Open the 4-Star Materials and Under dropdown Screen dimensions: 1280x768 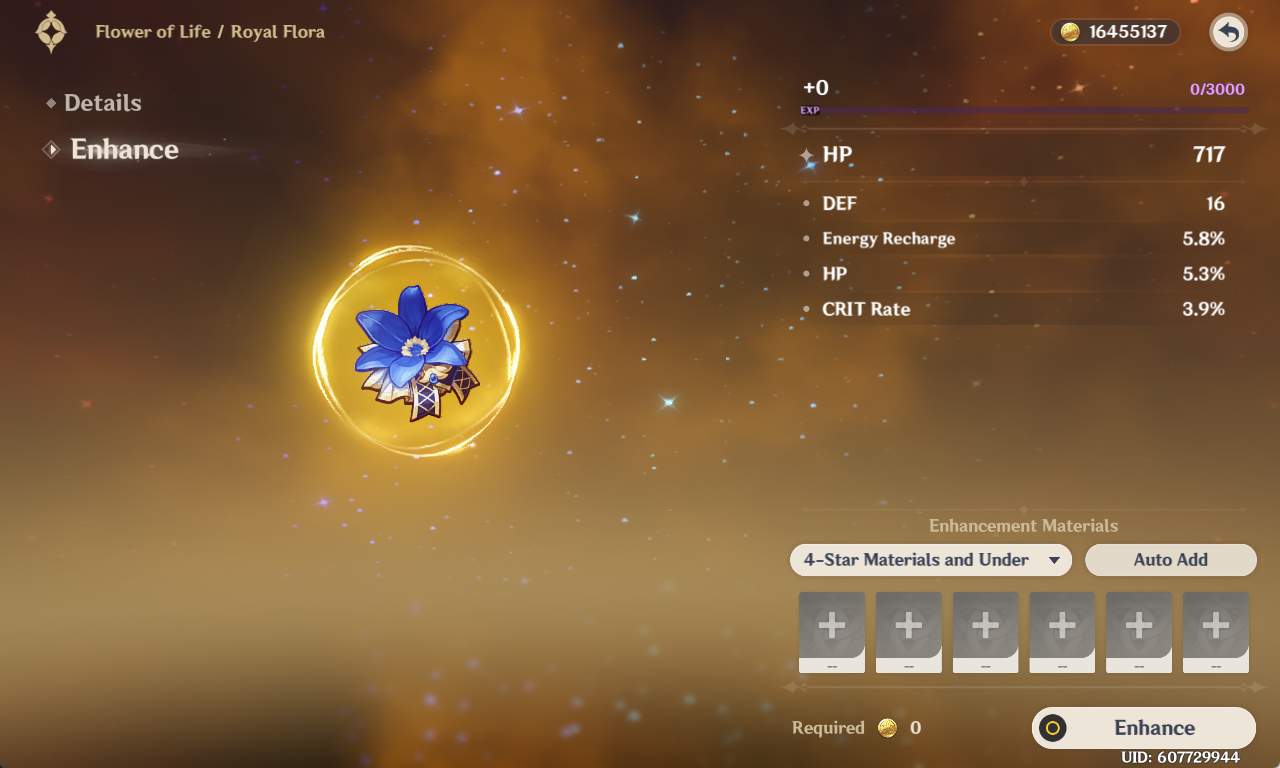930,560
